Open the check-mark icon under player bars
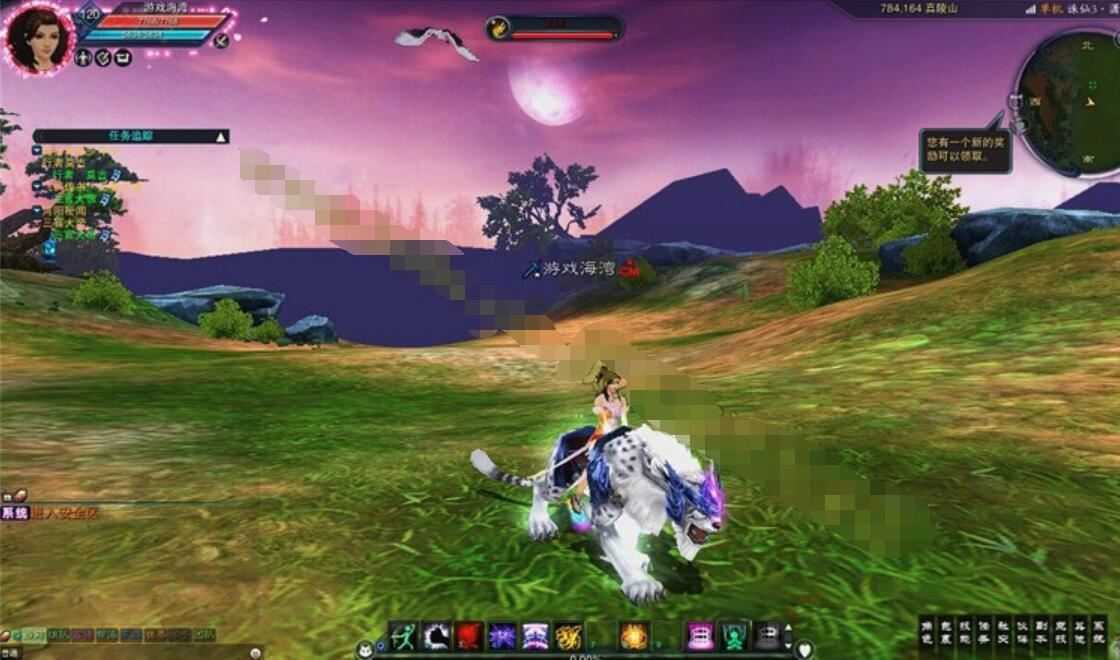Screen dimensions: 1120x660 point(102,58)
